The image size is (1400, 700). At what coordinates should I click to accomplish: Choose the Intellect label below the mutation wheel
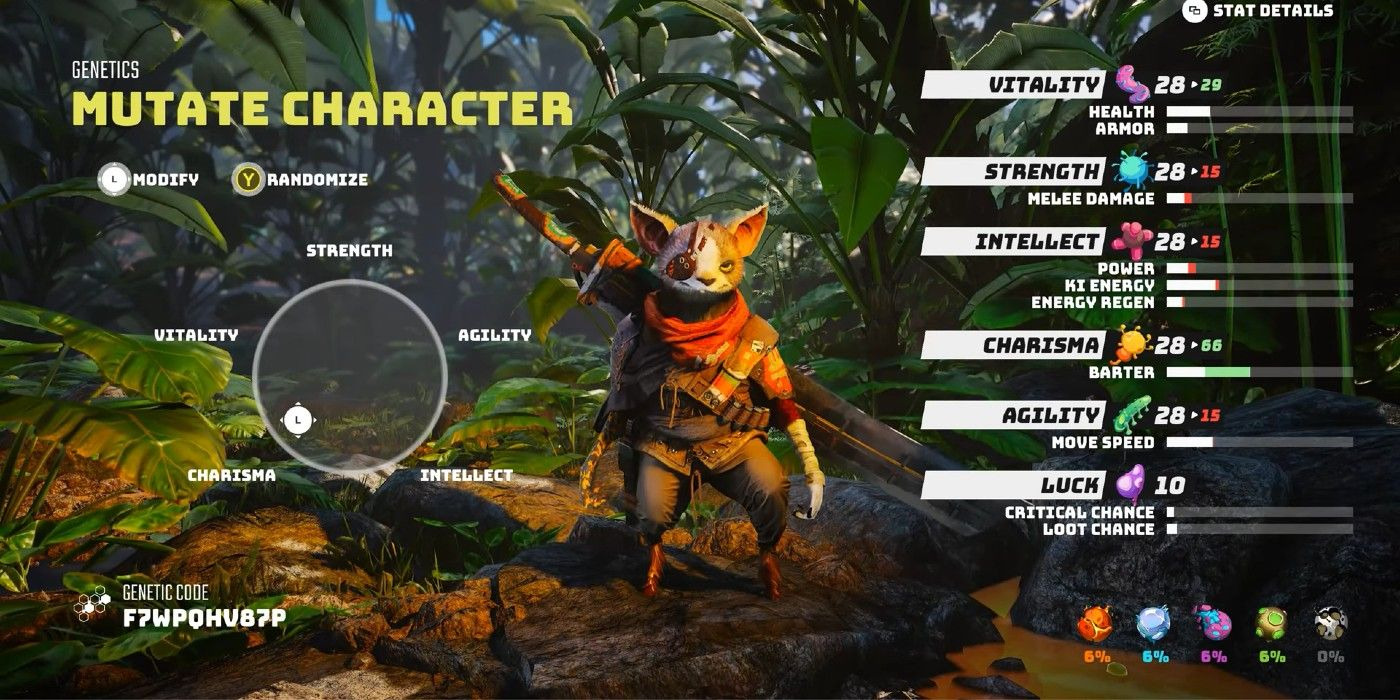point(466,475)
